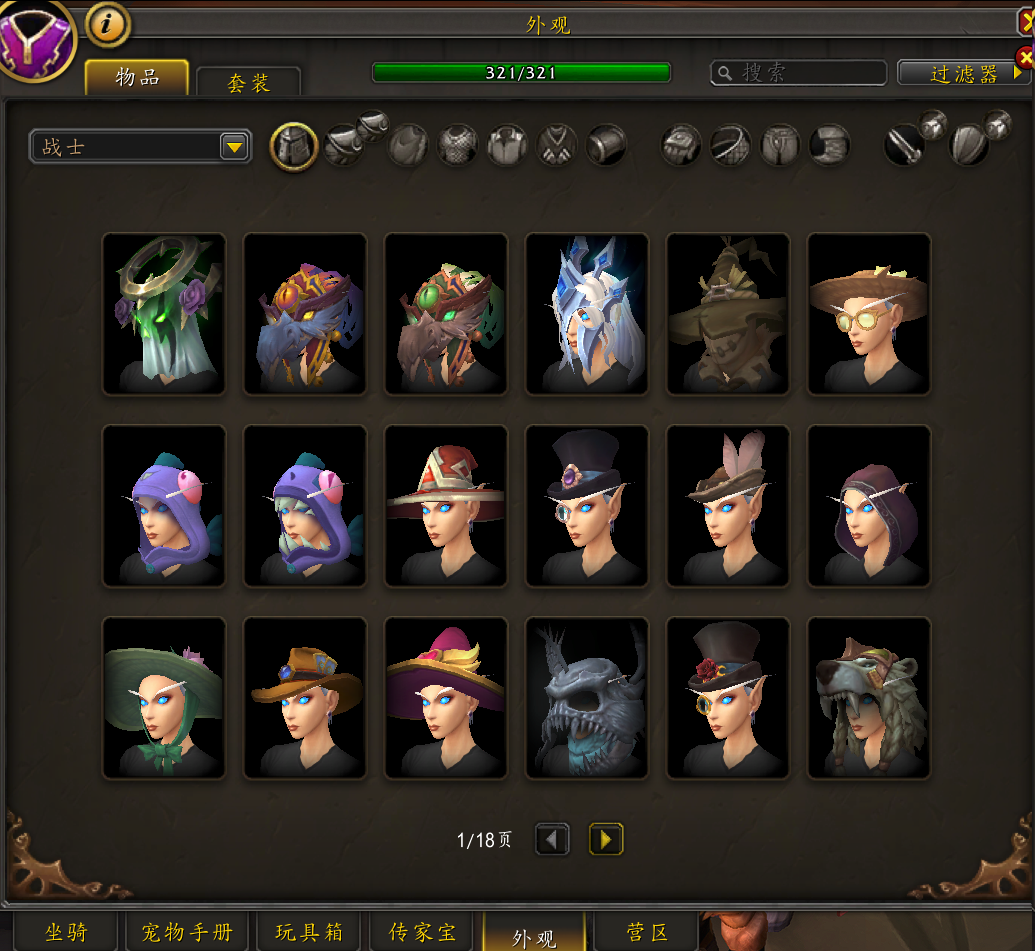Pick the red and white wizard hat
Viewport: 1035px width, 951px height.
click(446, 506)
